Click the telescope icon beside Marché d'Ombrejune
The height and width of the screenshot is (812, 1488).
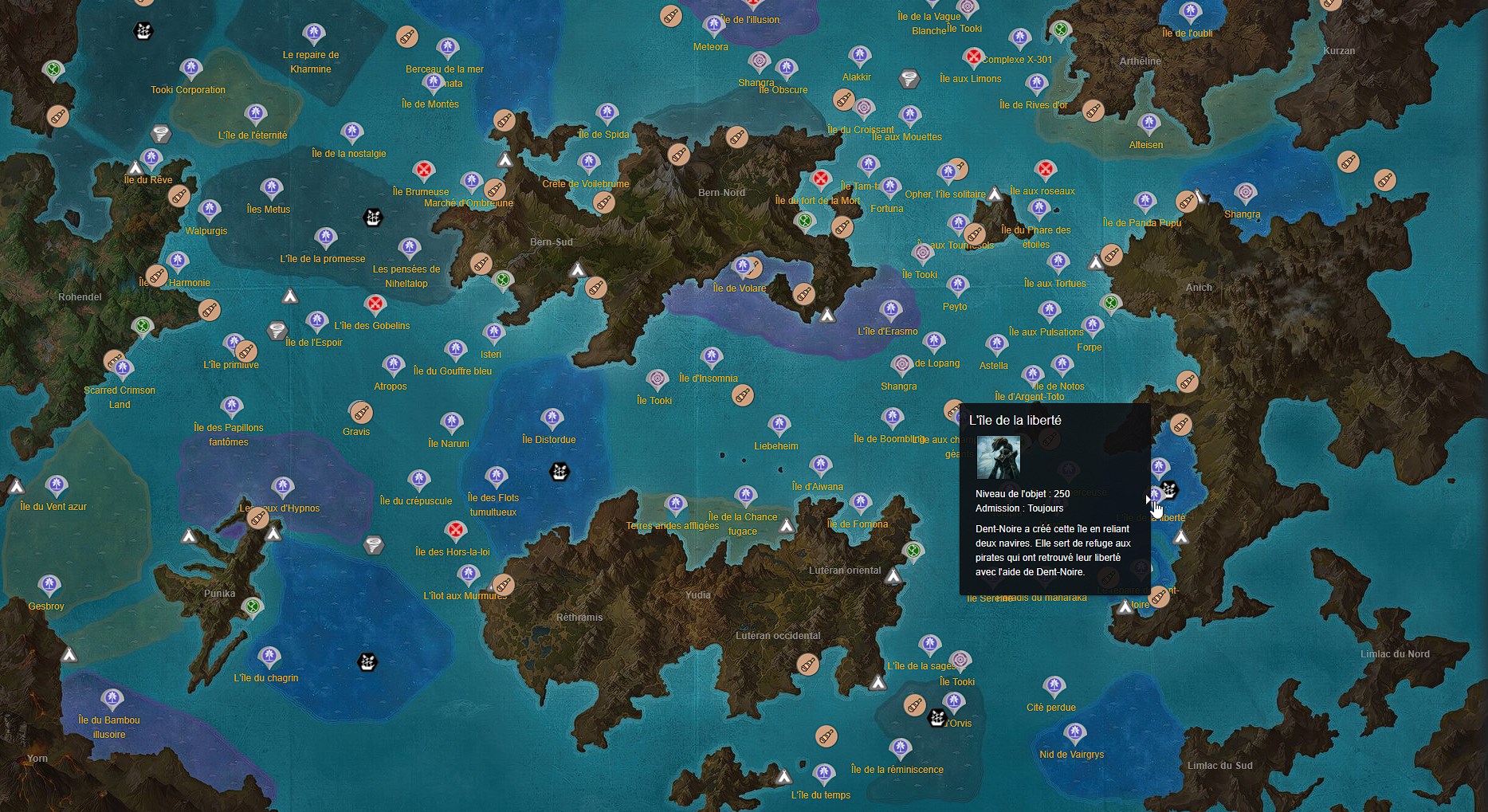pyautogui.click(x=496, y=190)
